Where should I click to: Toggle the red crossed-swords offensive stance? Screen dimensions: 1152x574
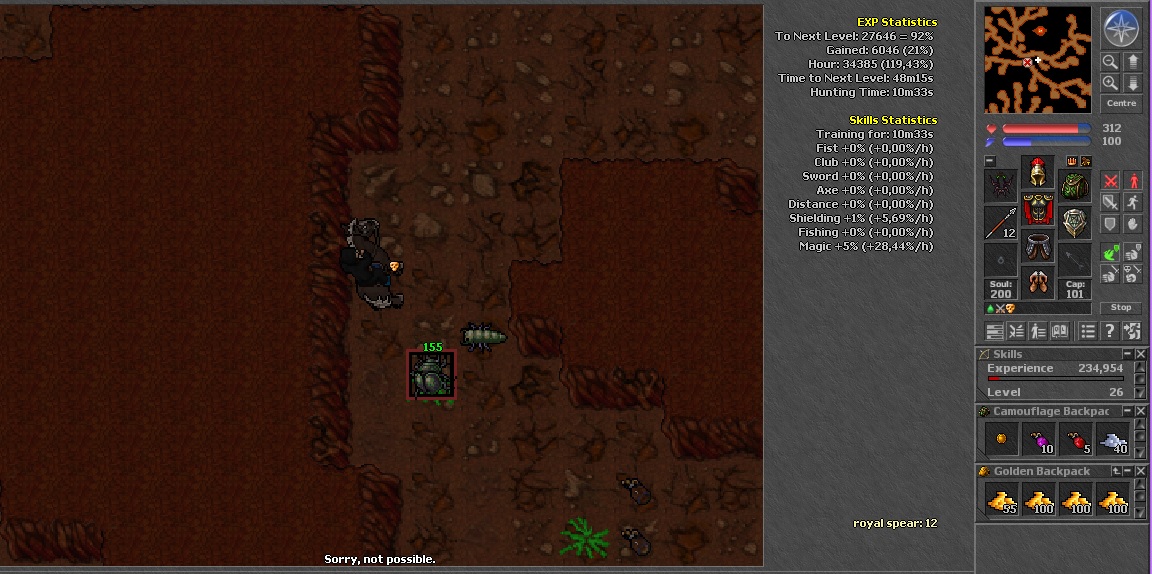[1110, 181]
